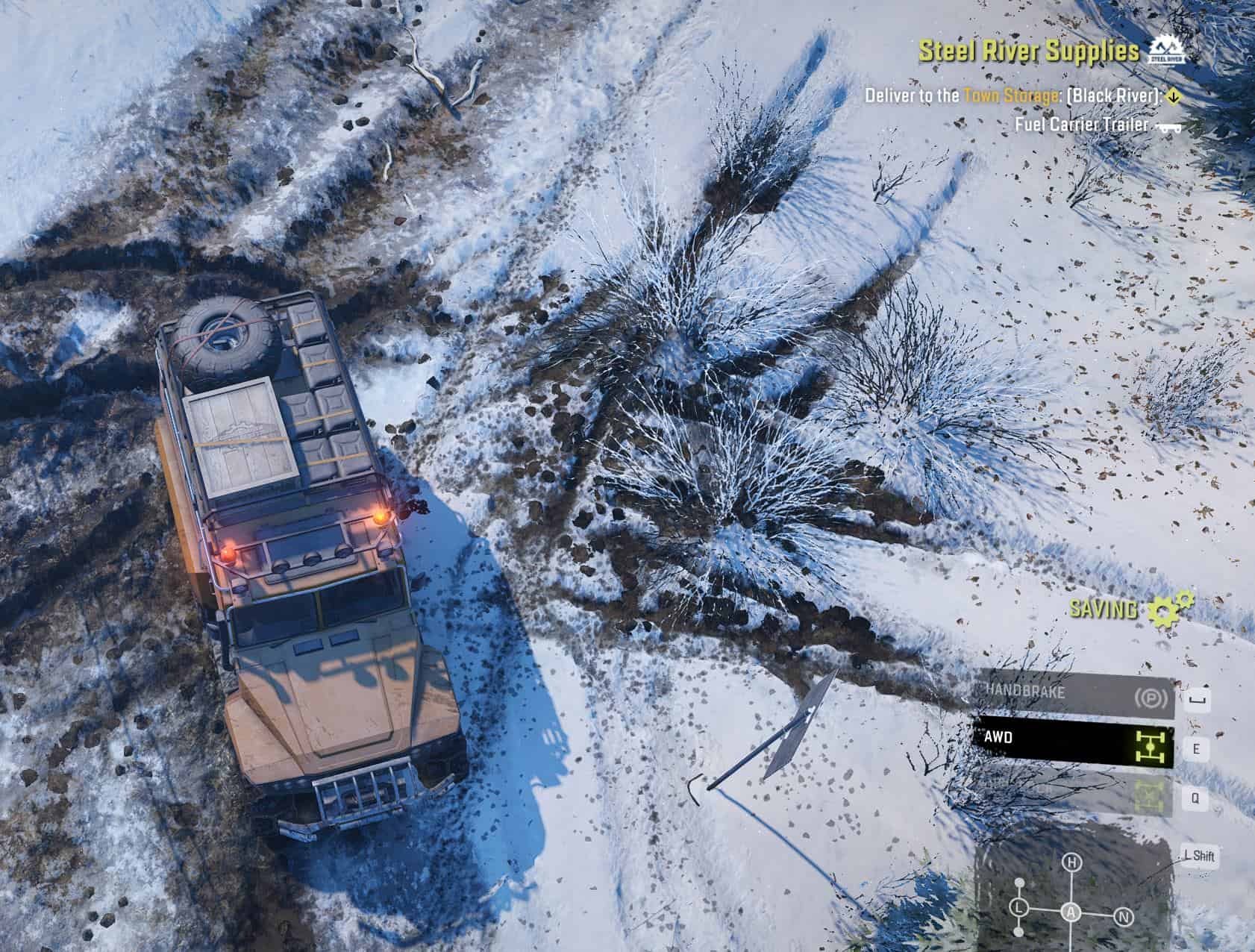This screenshot has height=952, width=1255.
Task: Choose Automatic gear on the shifter
Action: point(1072,911)
